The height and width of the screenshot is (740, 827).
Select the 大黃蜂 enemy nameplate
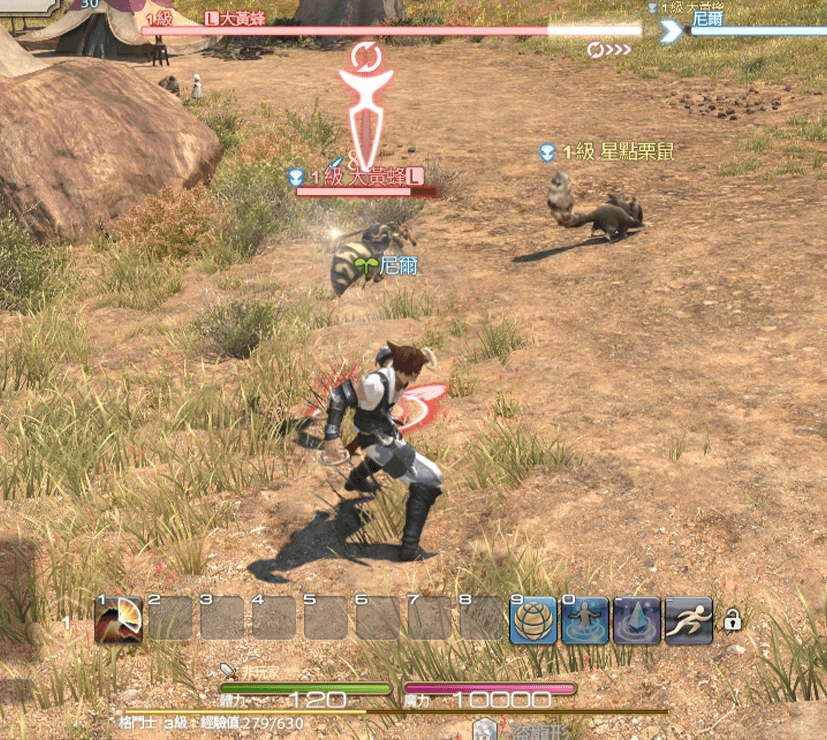click(x=358, y=177)
